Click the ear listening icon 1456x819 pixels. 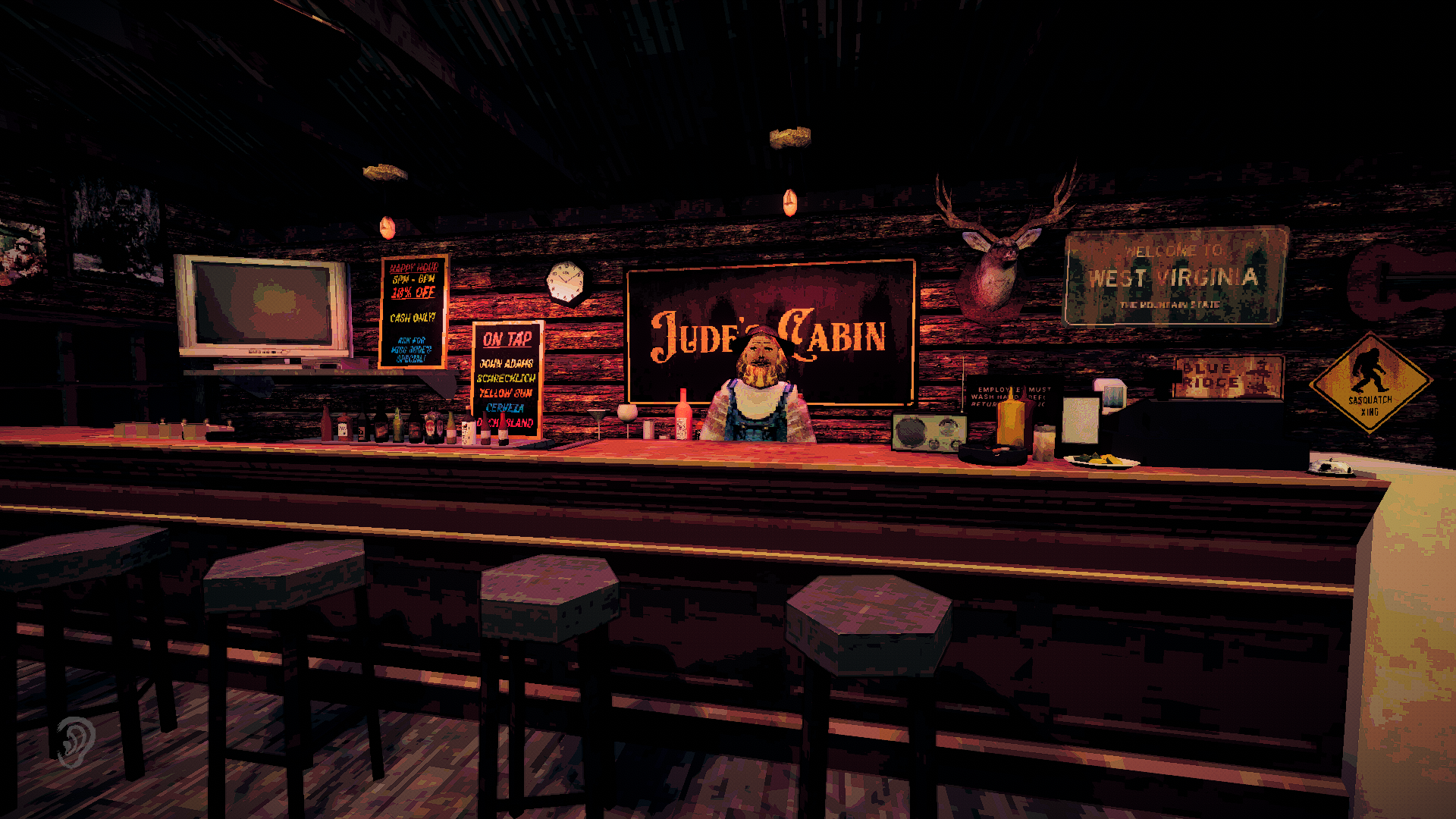click(75, 741)
